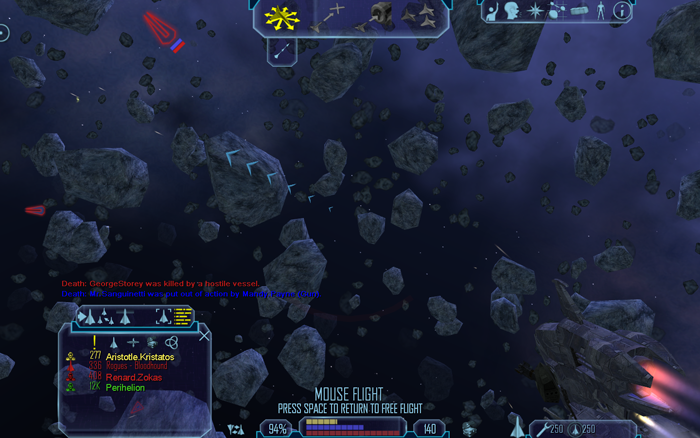The width and height of the screenshot is (700, 438).
Task: Target the Rogues - Bloodhound contact
Action: pos(137,367)
